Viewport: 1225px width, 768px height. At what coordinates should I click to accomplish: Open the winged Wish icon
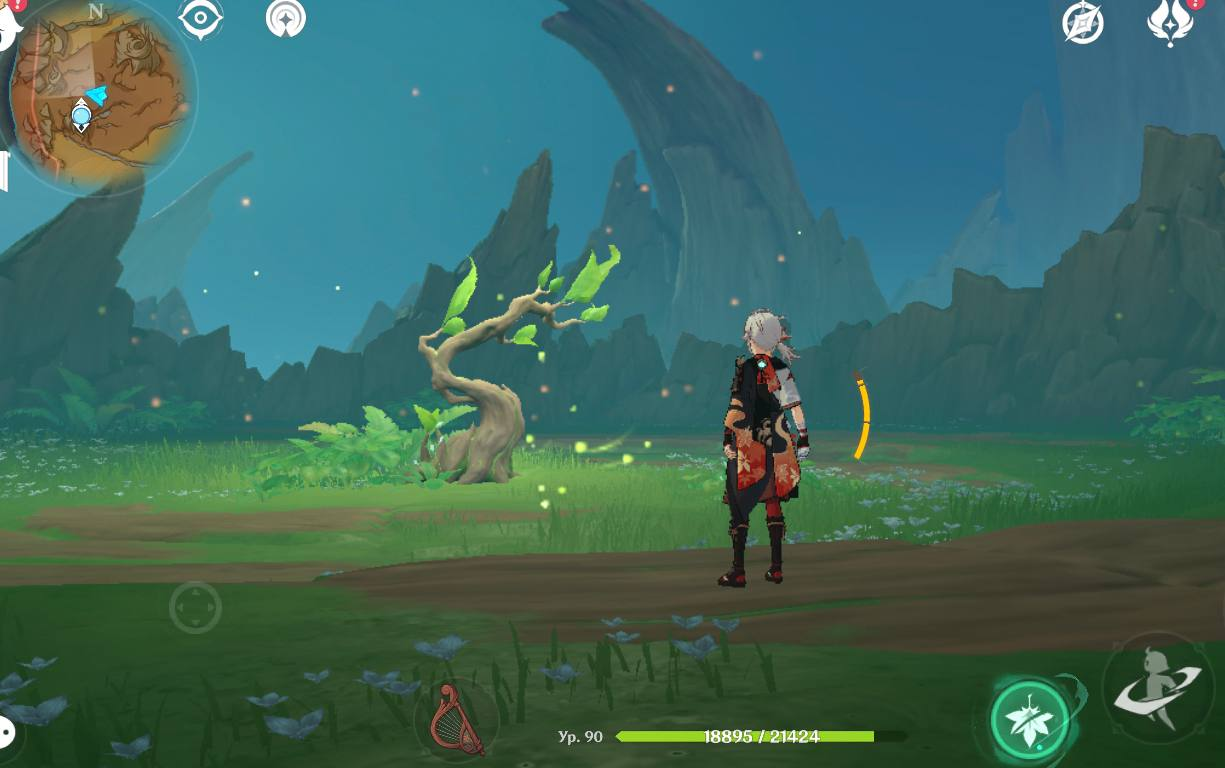[1170, 22]
